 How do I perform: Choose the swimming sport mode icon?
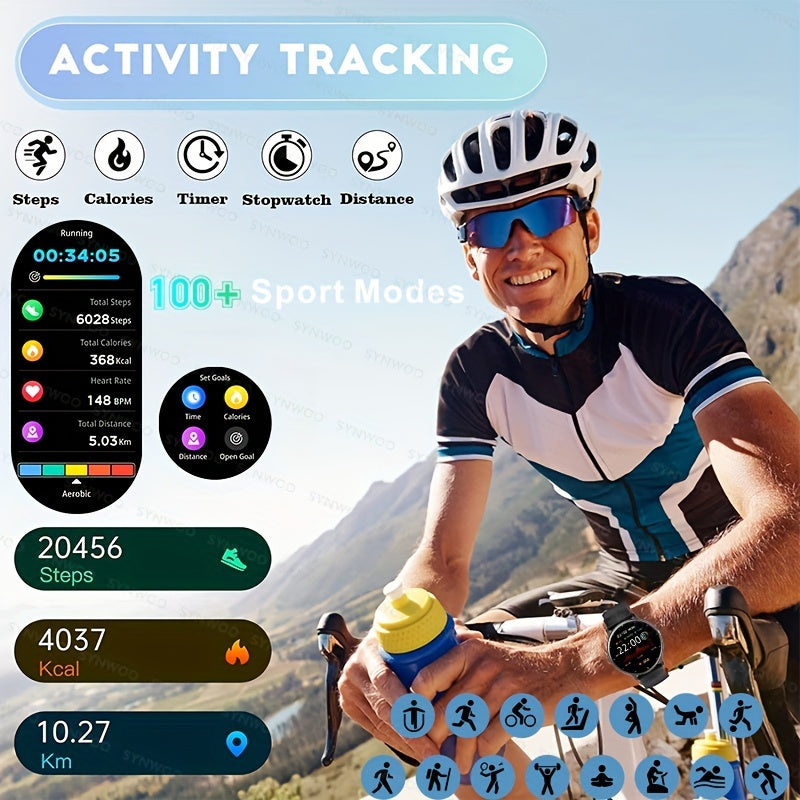[713, 776]
